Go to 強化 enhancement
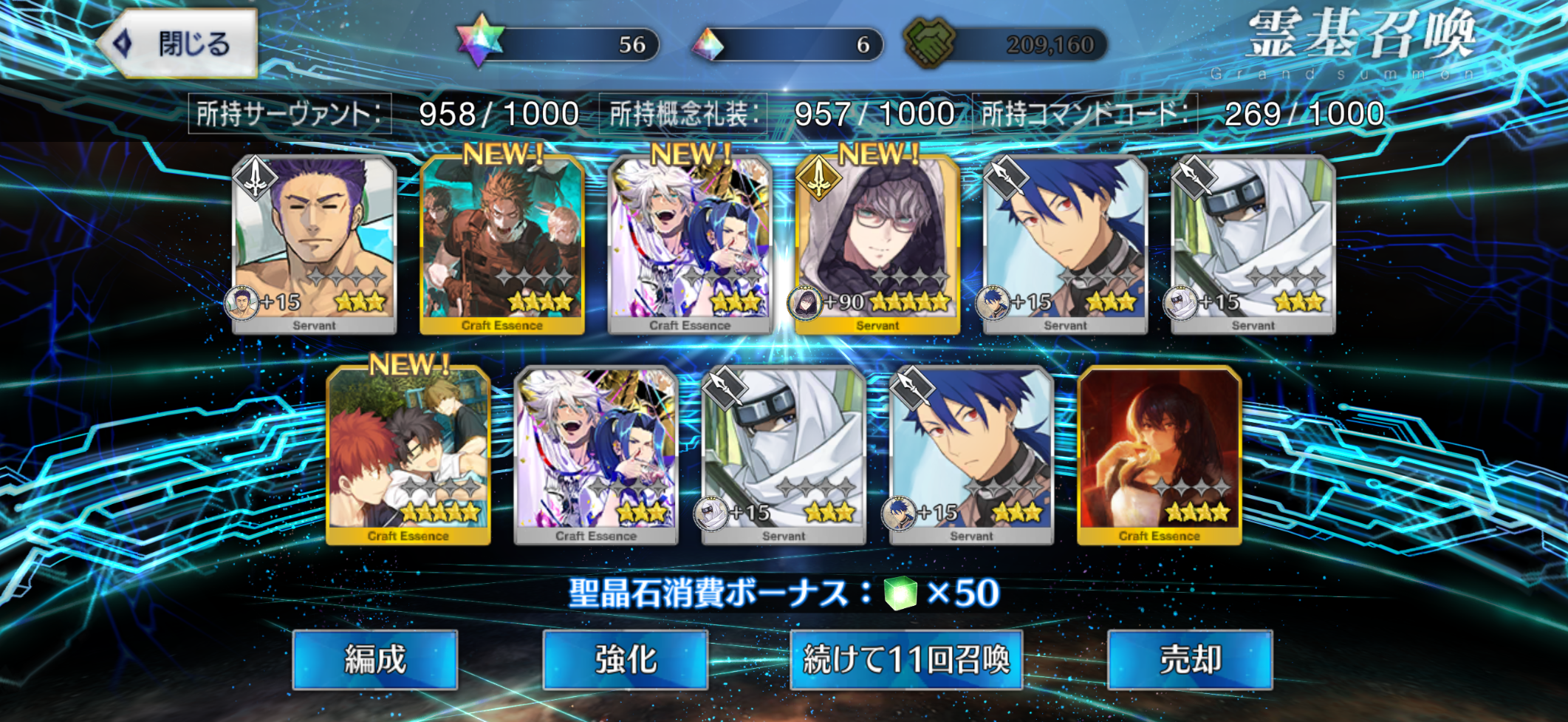The image size is (1568, 722). (626, 659)
